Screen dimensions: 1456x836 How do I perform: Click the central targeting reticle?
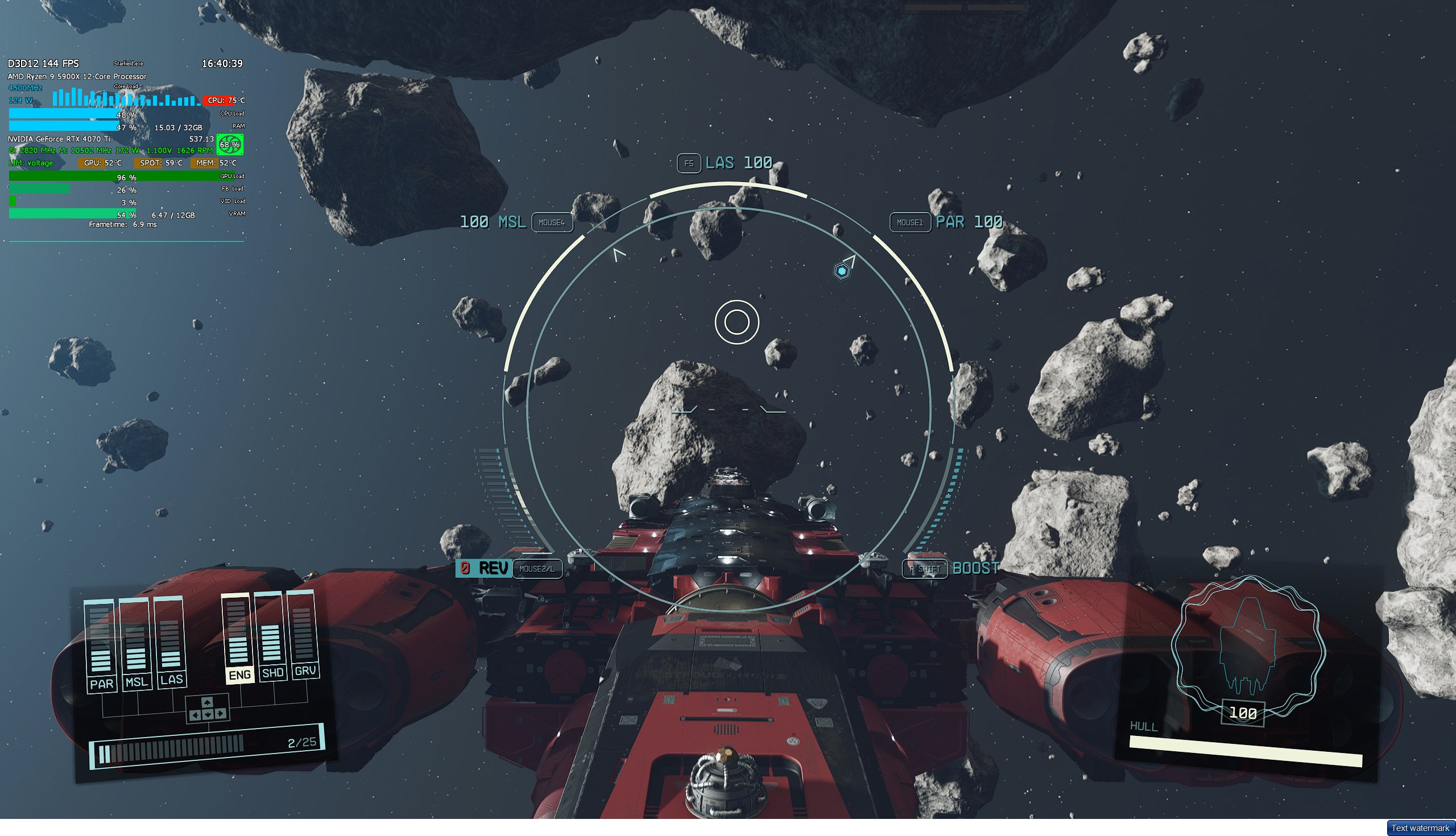coord(737,322)
